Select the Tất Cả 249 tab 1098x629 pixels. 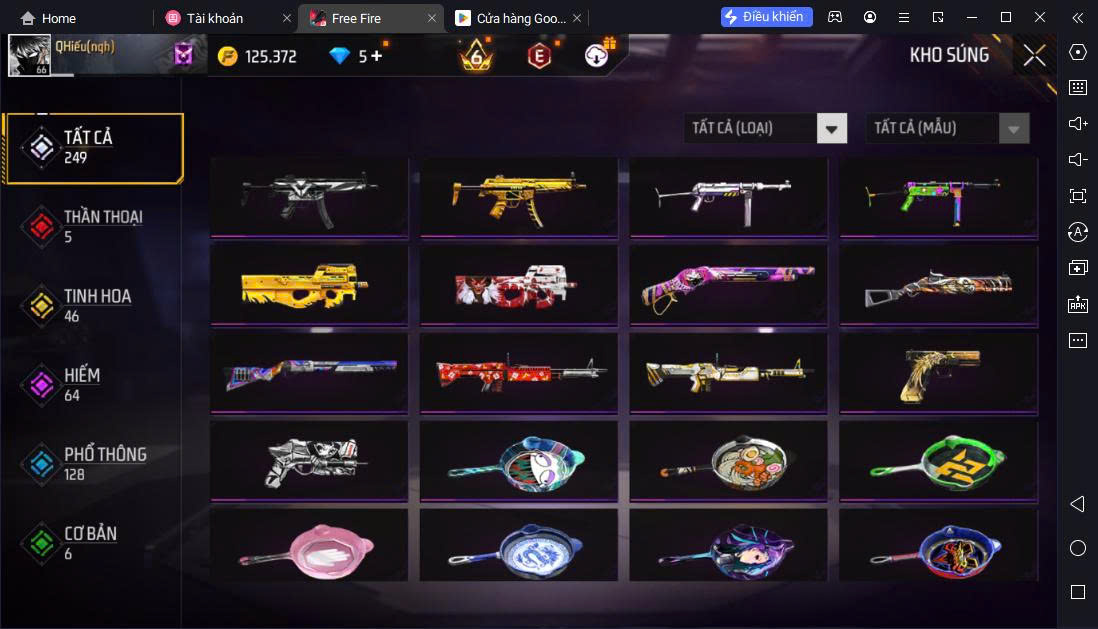point(92,147)
